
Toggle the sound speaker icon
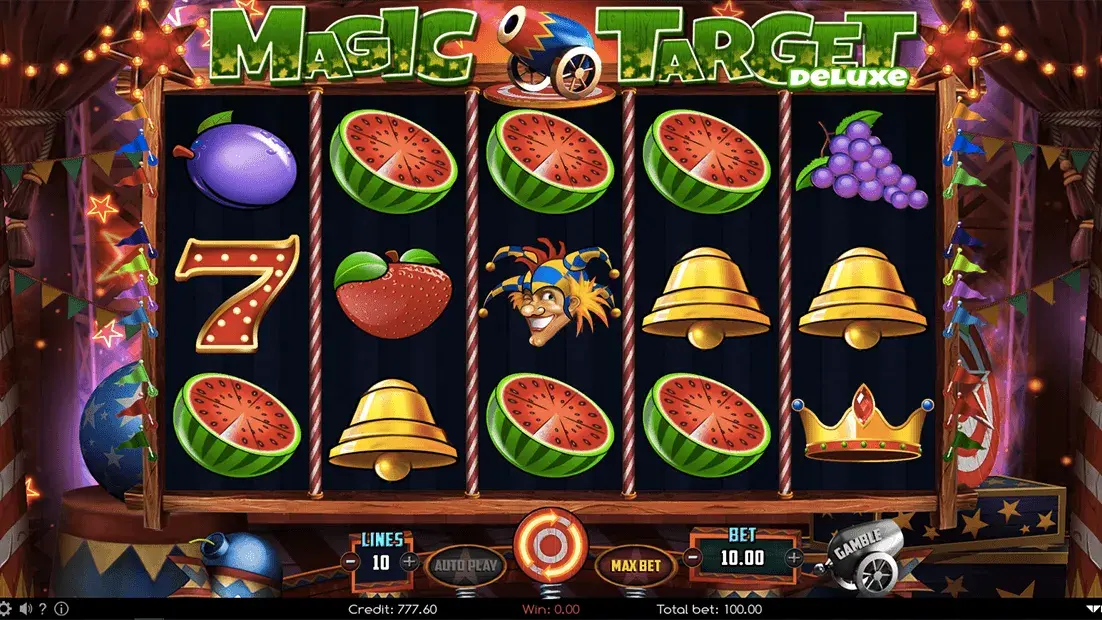pyautogui.click(x=25, y=608)
